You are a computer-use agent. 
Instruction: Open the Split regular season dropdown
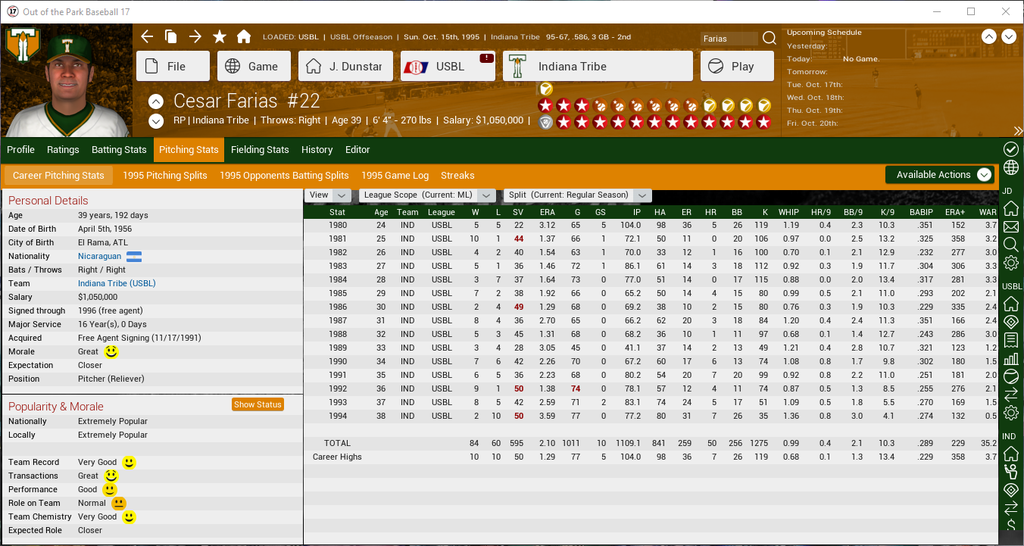(573, 195)
